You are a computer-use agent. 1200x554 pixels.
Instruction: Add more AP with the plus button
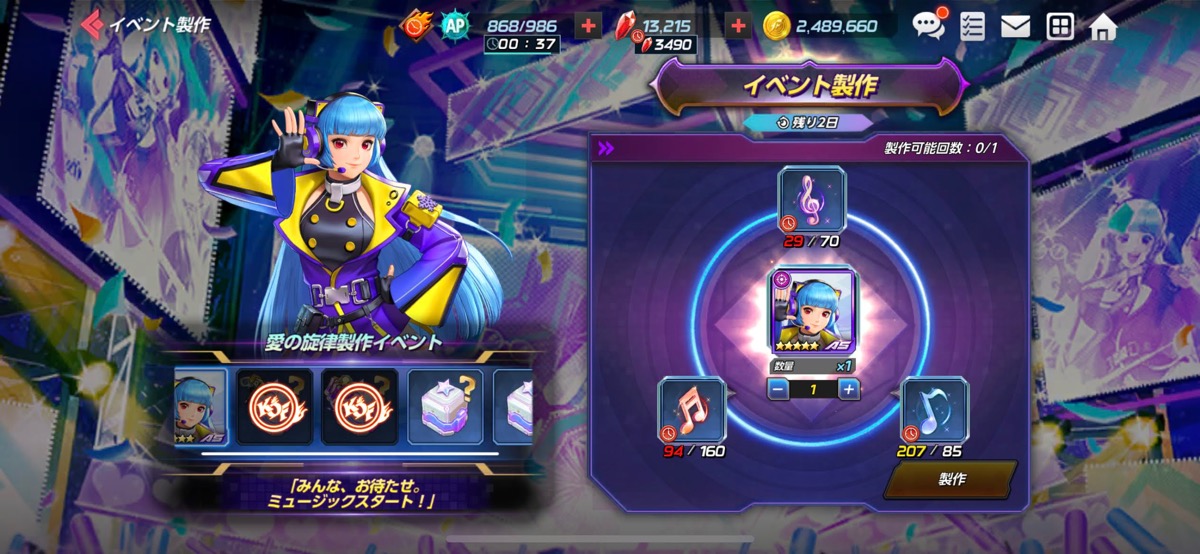(589, 26)
